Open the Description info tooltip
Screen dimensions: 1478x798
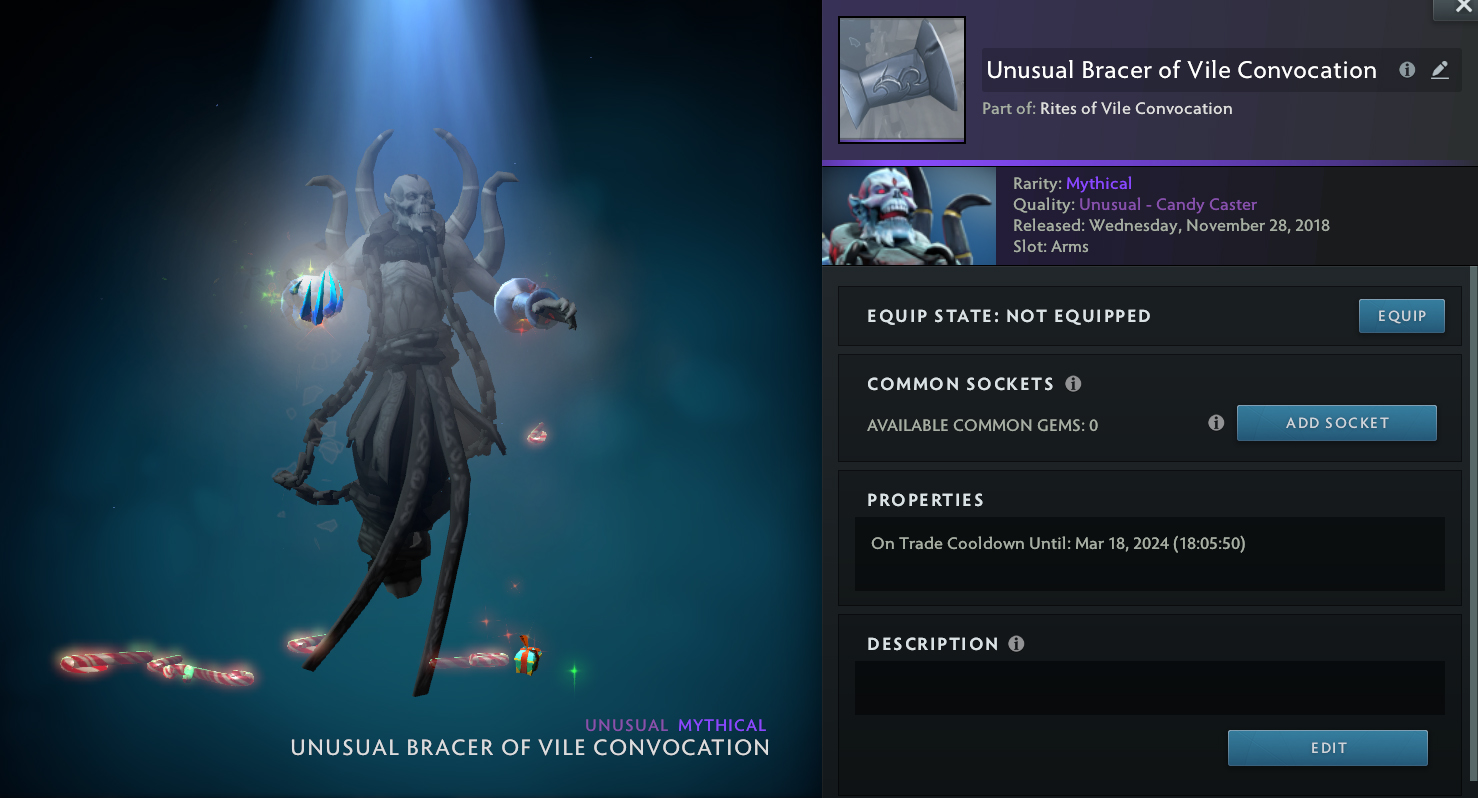coord(1016,644)
